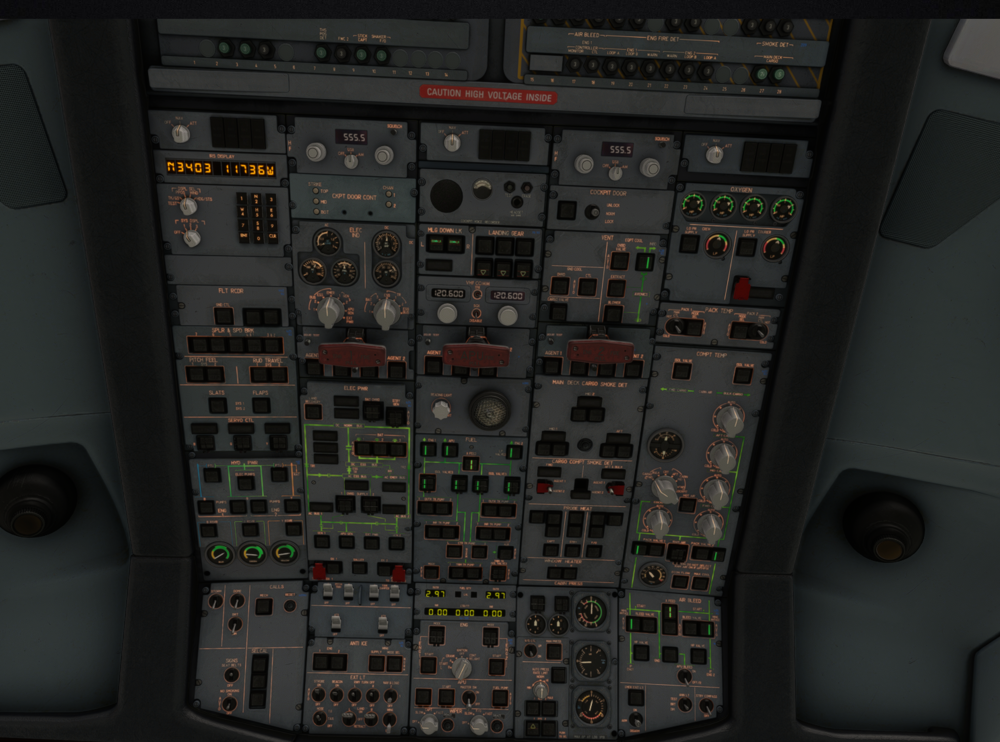The height and width of the screenshot is (742, 1000).
Task: Push the MECH call button
Action: 263,606
